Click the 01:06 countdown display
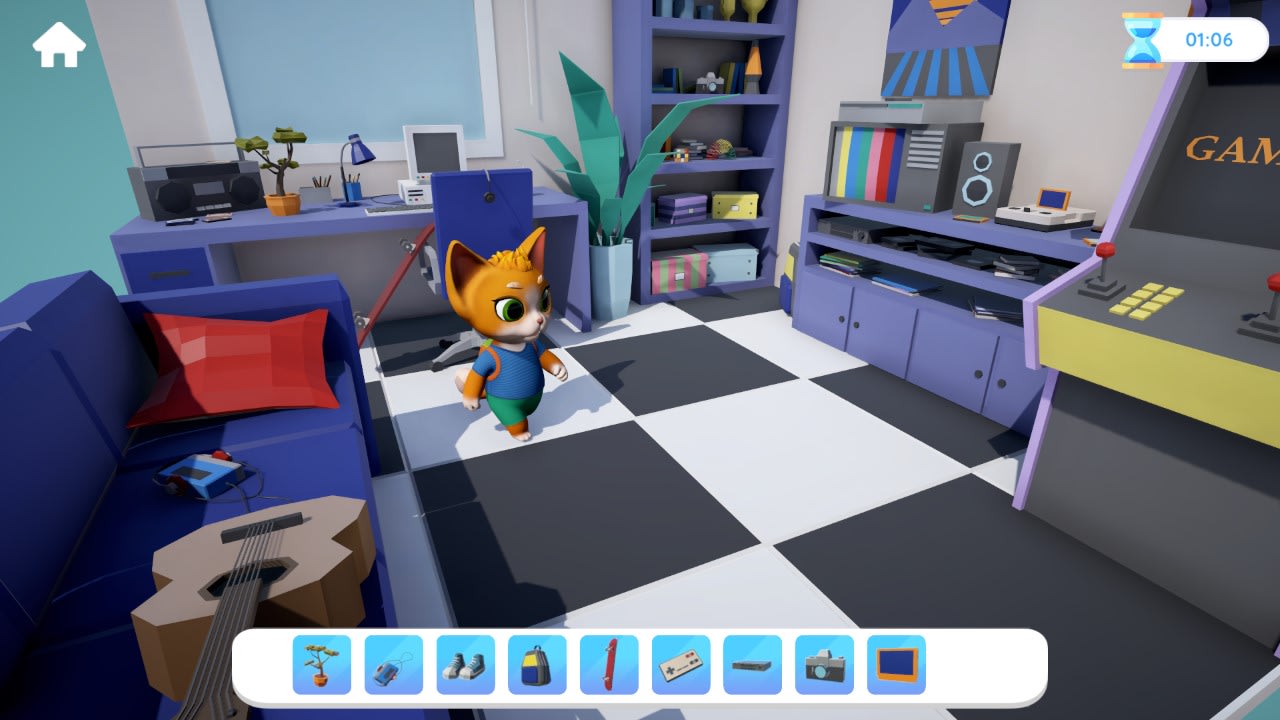This screenshot has height=720, width=1280. [x=1213, y=41]
